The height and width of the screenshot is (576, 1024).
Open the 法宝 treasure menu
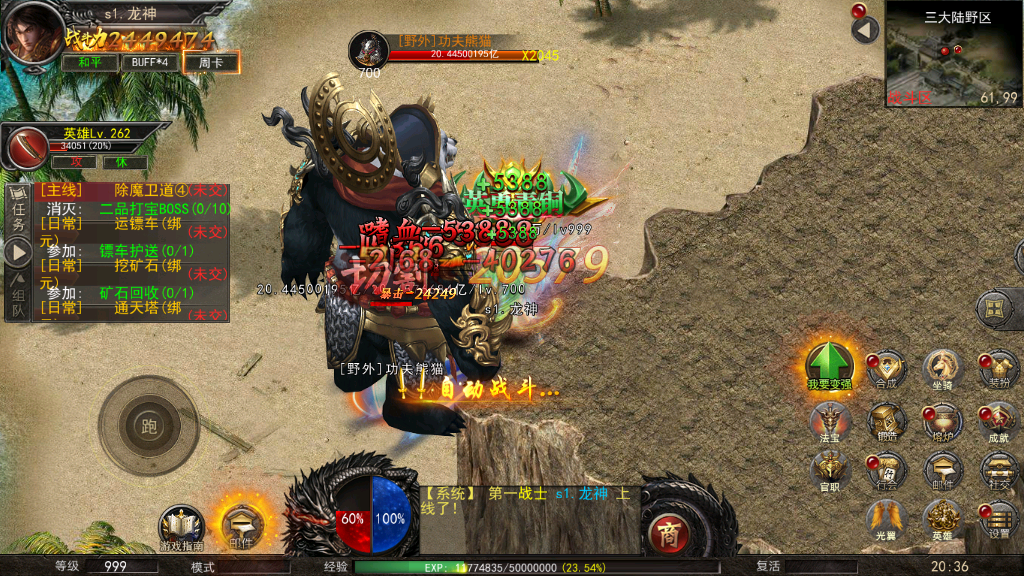click(830, 421)
